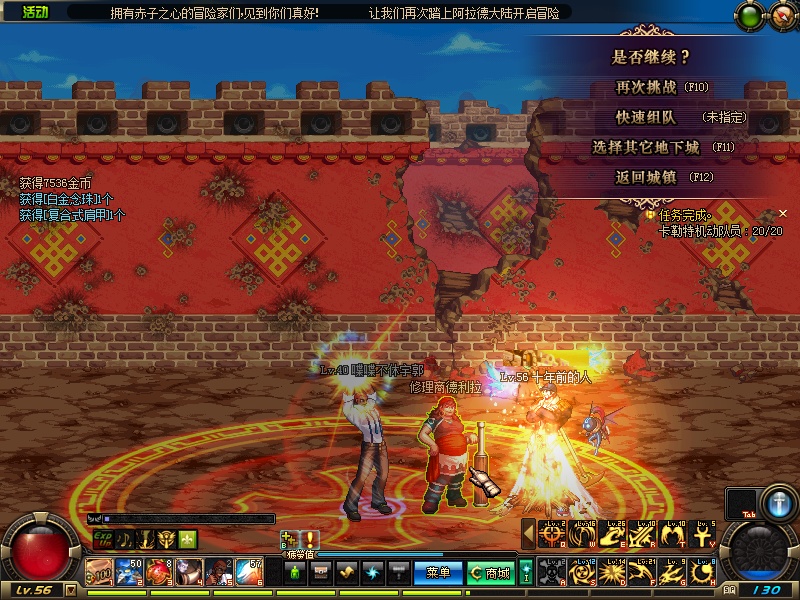Use the item in hotbar slot 1

pyautogui.click(x=100, y=572)
